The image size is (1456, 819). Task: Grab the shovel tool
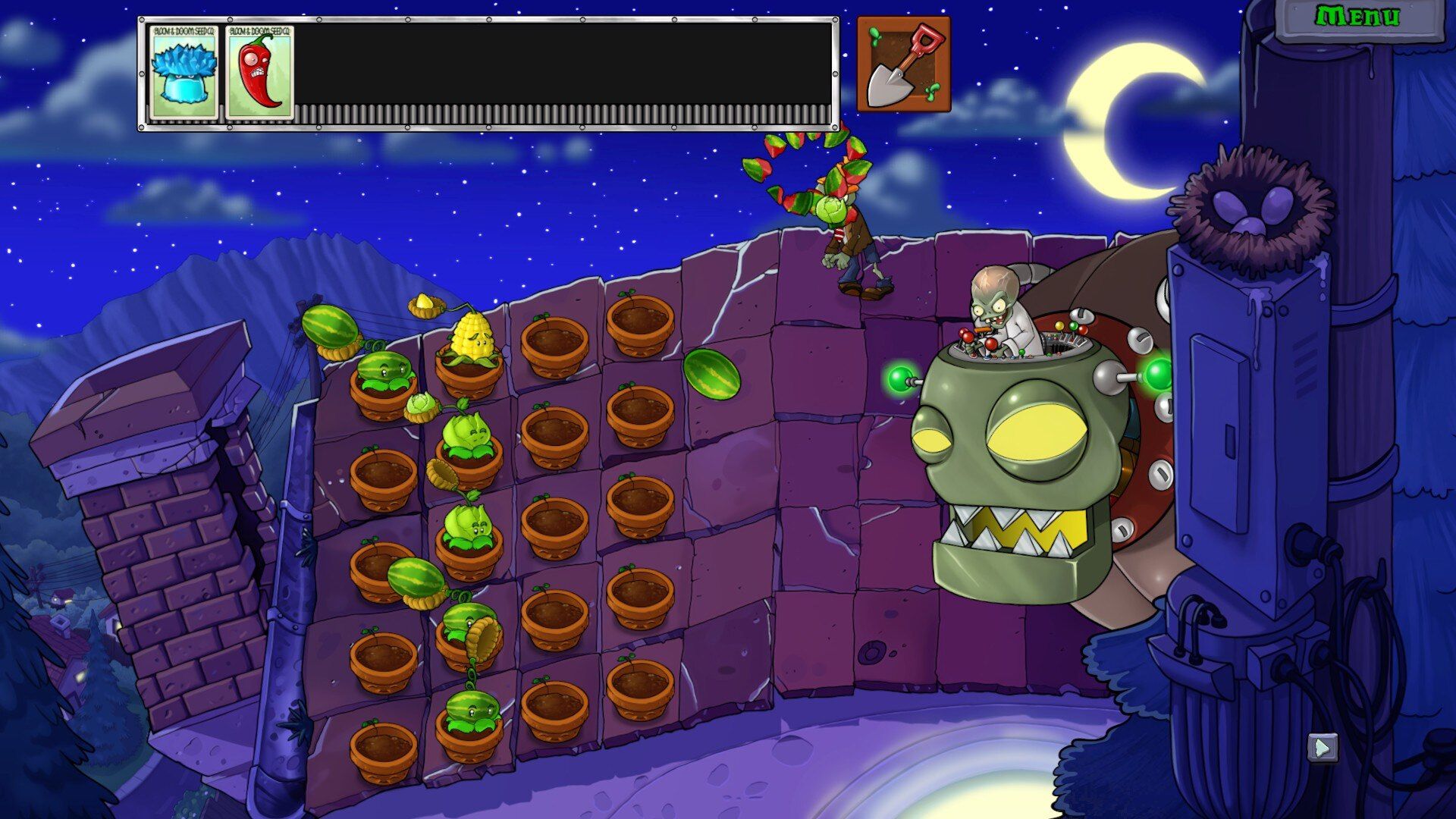(x=902, y=64)
